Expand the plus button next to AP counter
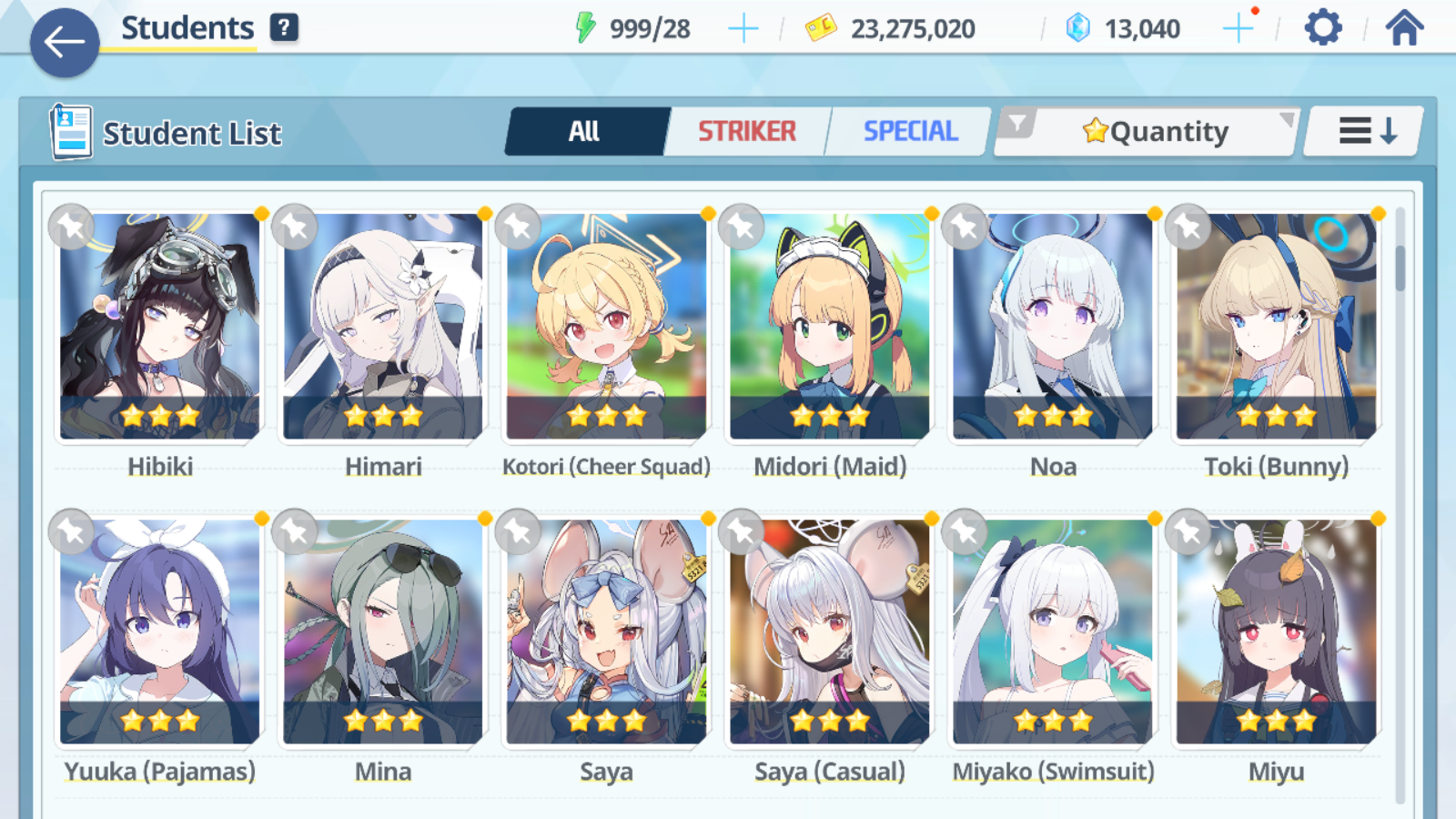The image size is (1456, 819). [743, 27]
